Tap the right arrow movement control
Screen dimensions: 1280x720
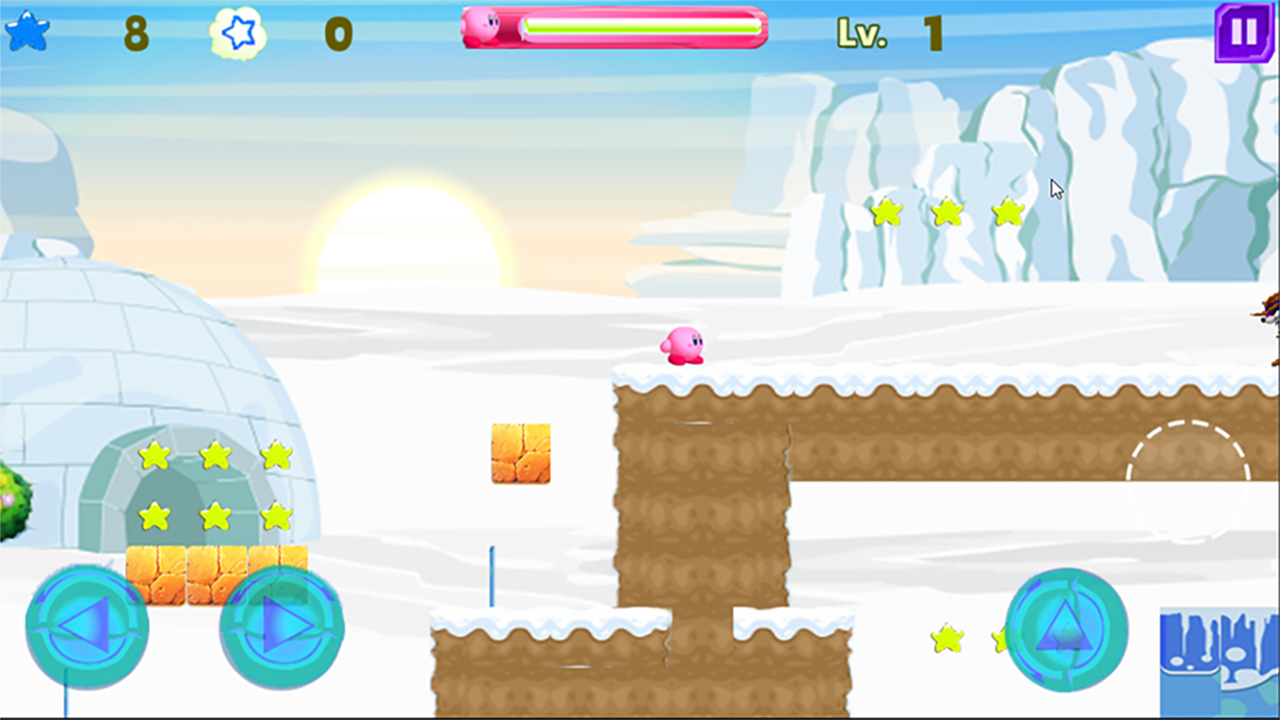[281, 628]
